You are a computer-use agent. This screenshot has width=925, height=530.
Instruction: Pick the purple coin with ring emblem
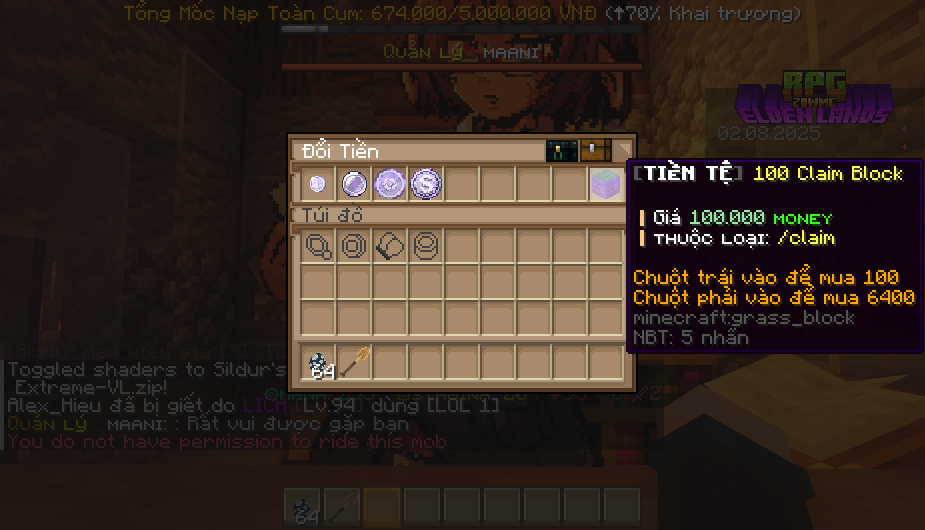tap(389, 184)
